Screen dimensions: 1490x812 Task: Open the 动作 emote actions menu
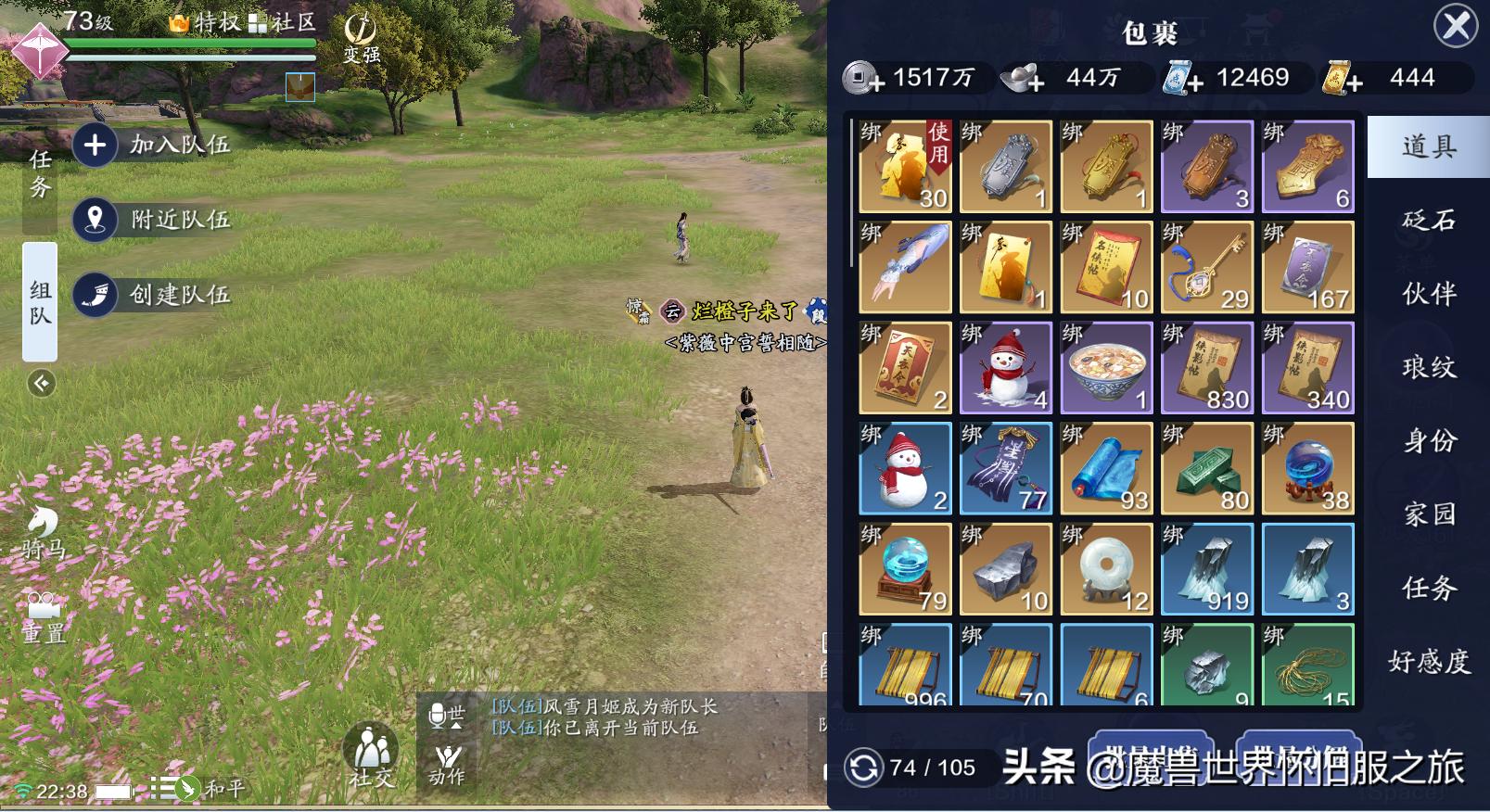click(447, 764)
